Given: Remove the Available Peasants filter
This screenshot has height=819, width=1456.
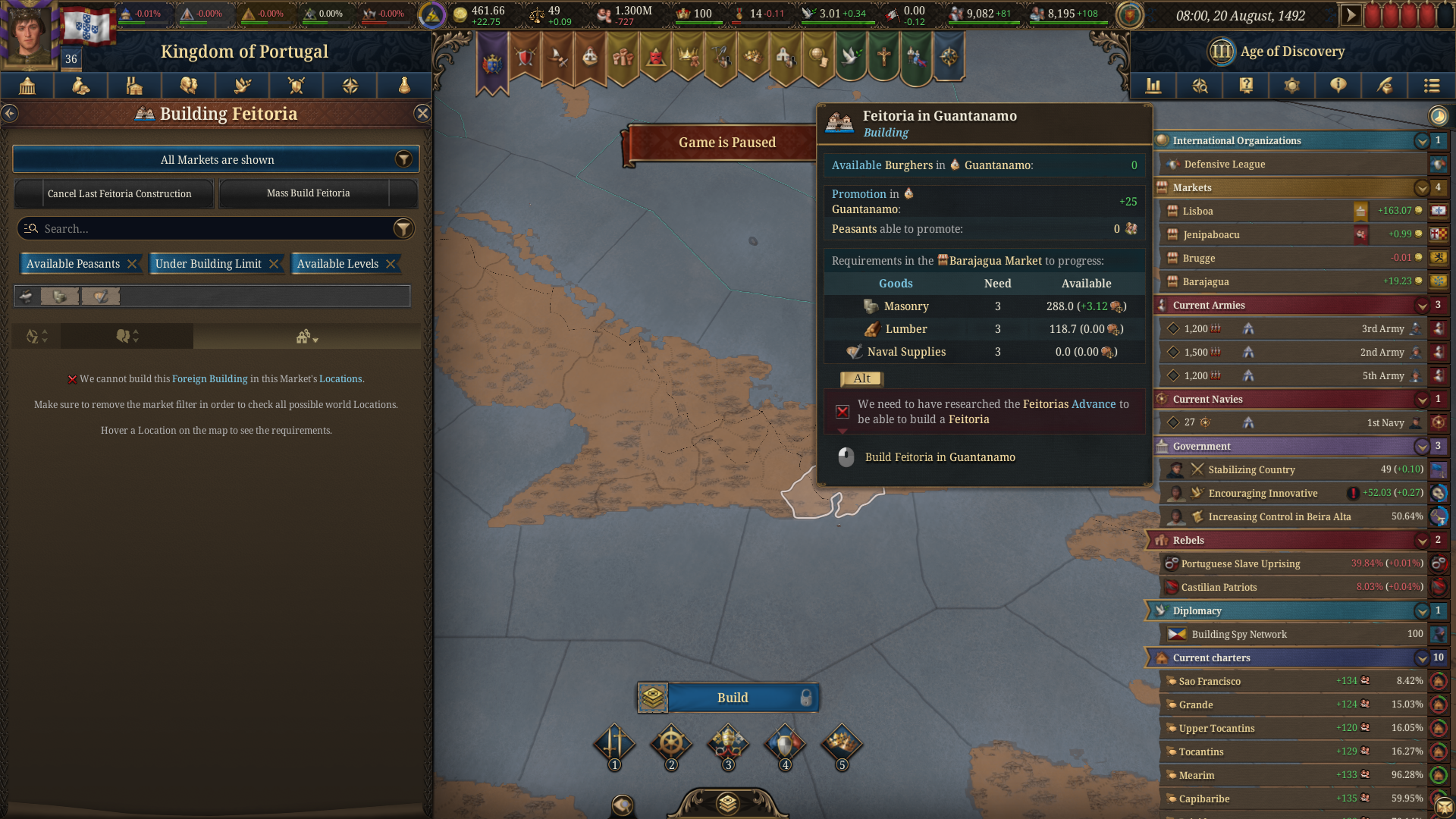Looking at the screenshot, I should coord(133,263).
